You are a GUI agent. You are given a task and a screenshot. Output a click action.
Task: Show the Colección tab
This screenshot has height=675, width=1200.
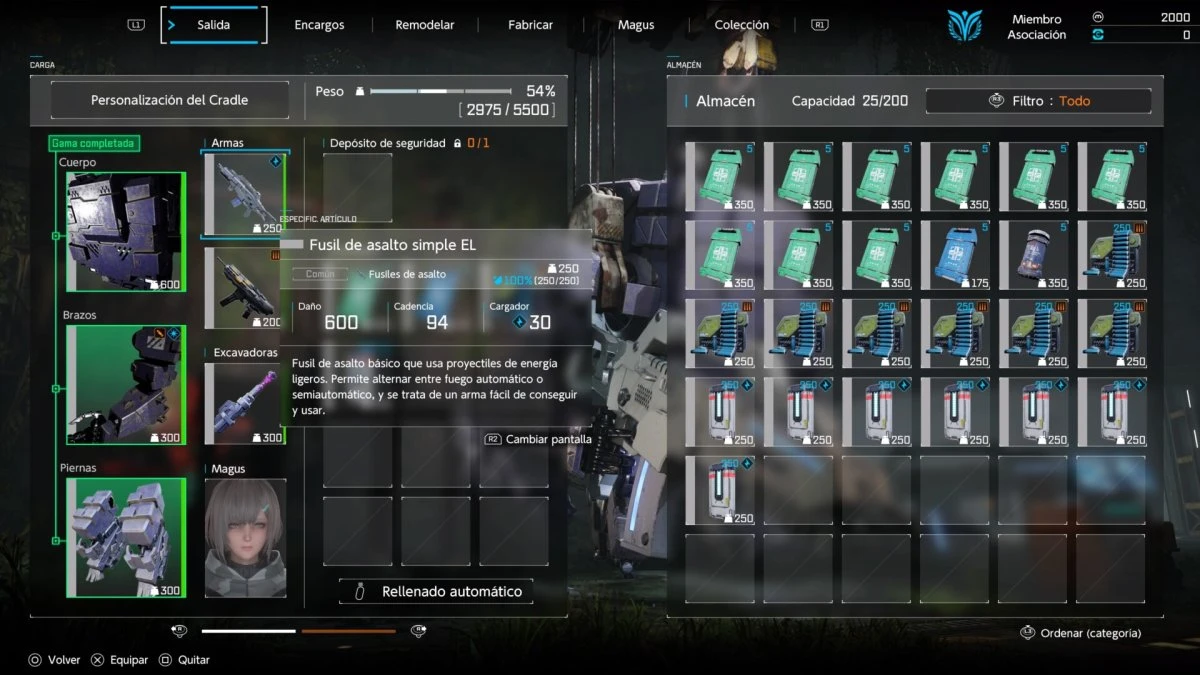[742, 25]
